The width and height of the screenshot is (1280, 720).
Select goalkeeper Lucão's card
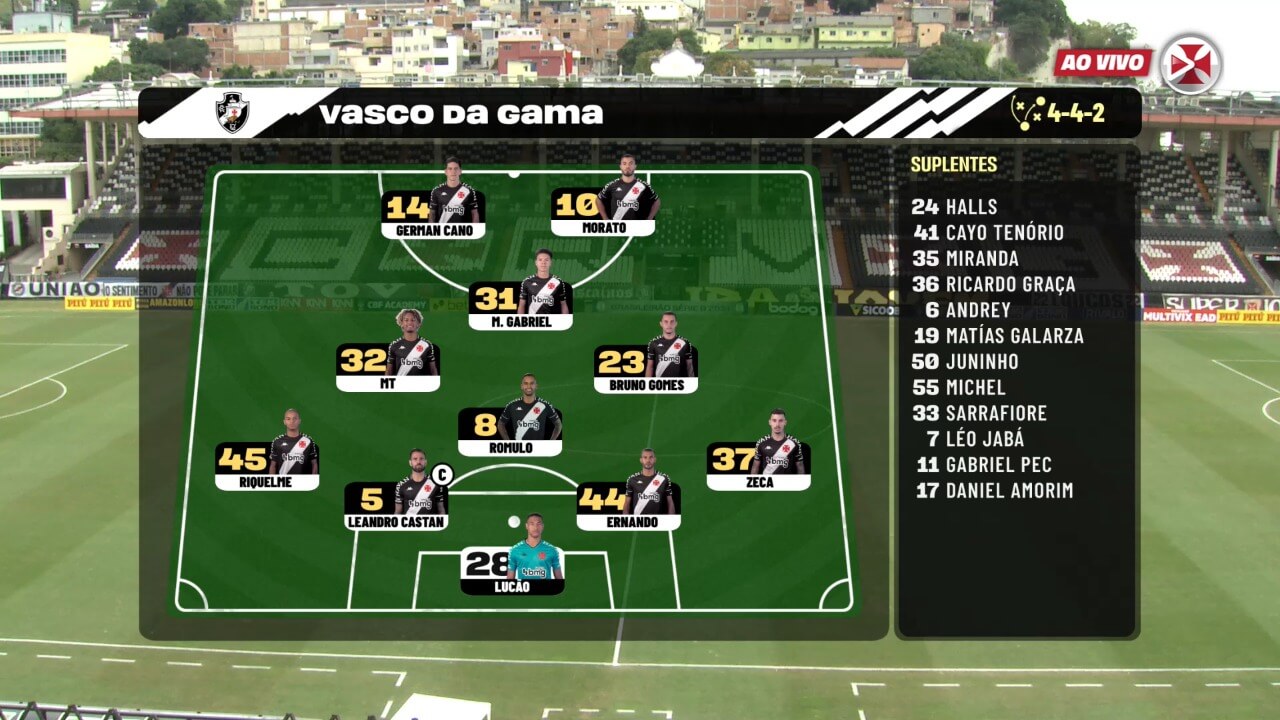(512, 568)
